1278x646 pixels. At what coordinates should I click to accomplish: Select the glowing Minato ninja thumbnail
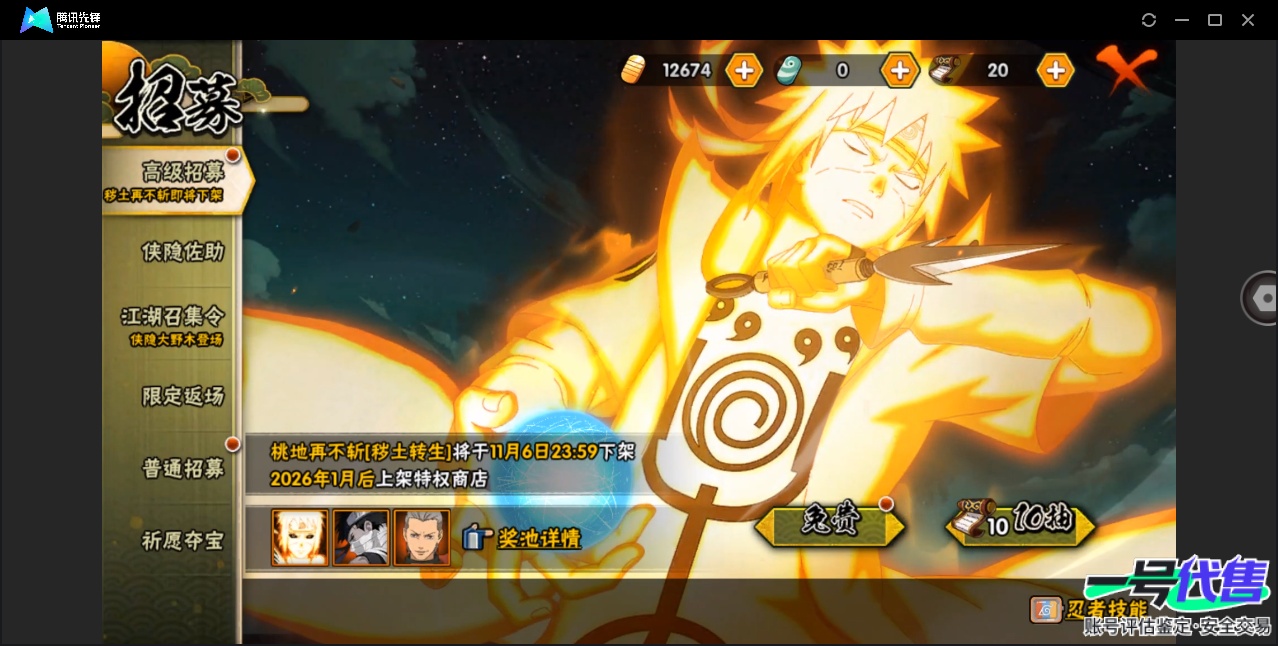300,538
